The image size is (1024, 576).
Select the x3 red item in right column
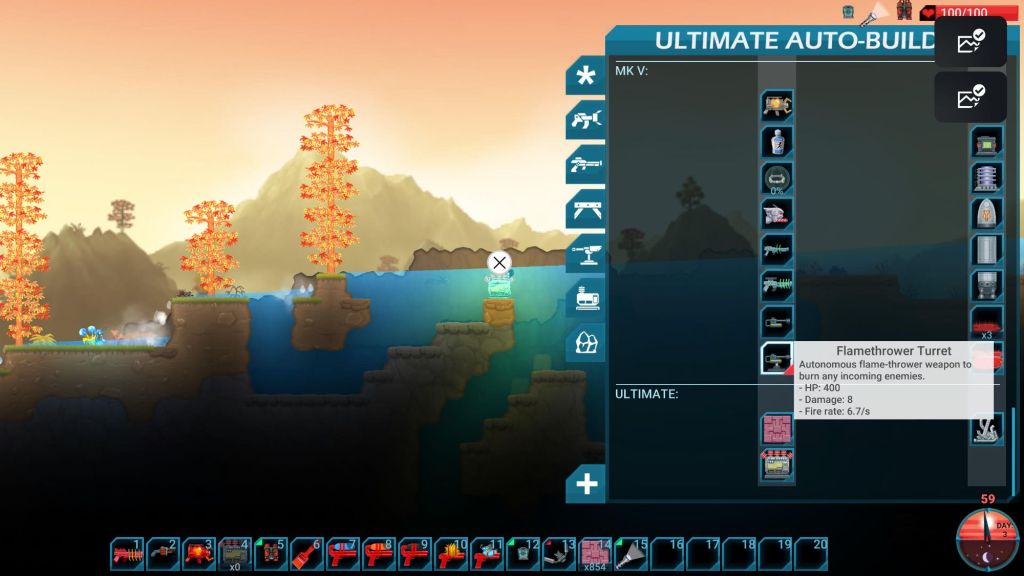tap(986, 322)
